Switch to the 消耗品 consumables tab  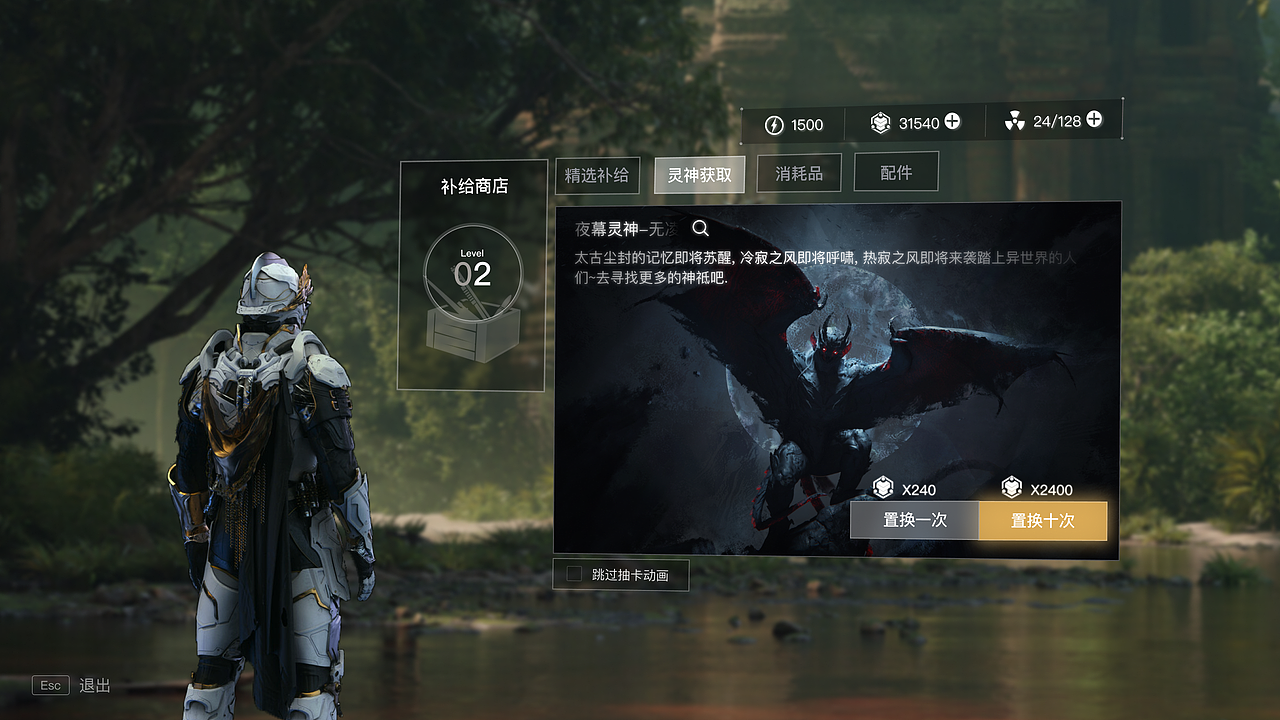point(799,171)
